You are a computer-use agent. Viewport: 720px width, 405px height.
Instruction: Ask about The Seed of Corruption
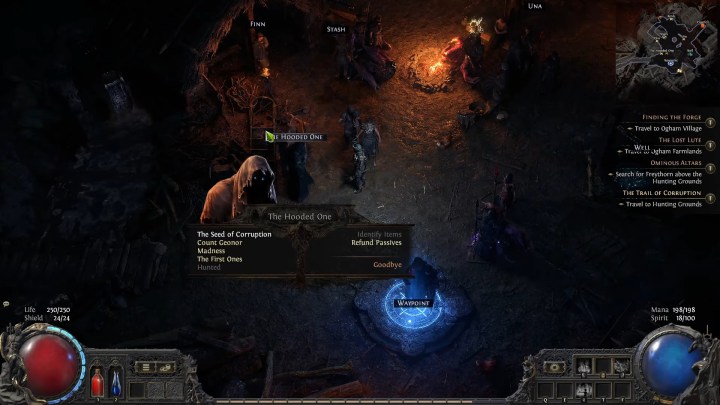234,234
